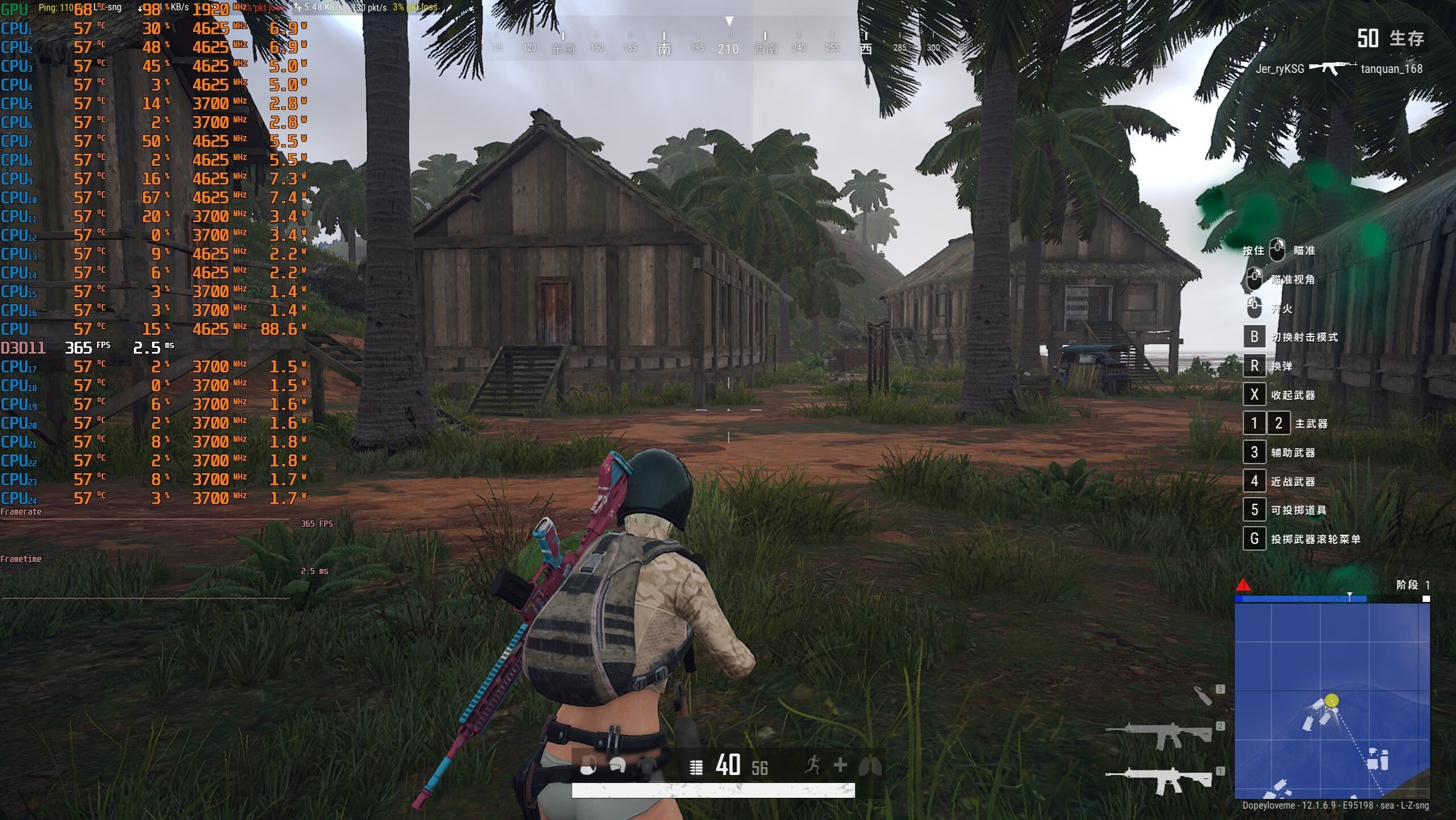
Task: Click the Jer_ryKSG kill feed entry
Action: 1280,69
